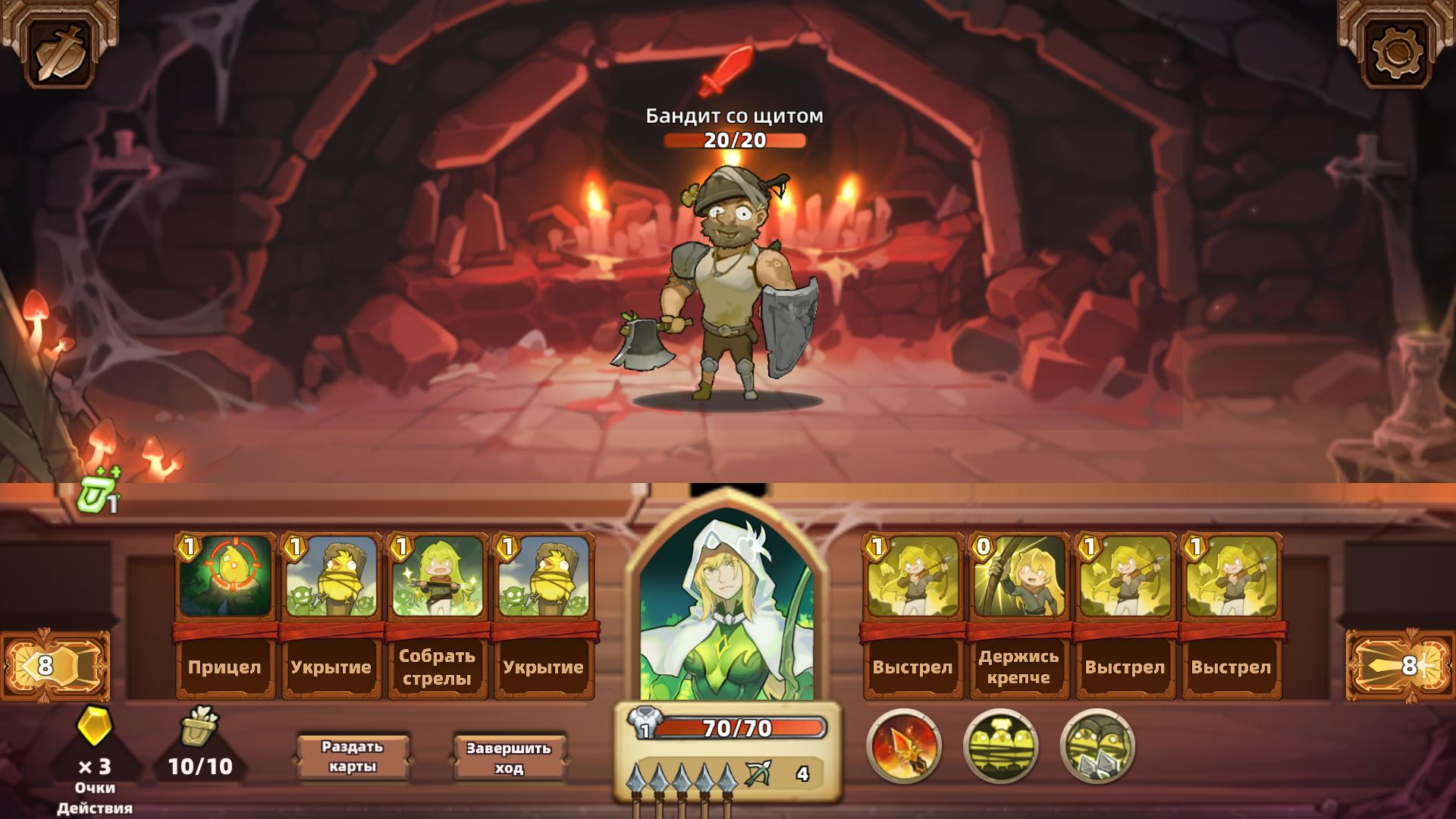This screenshot has width=1456, height=819.
Task: Activate the flaming arrow ability orb
Action: click(x=908, y=747)
